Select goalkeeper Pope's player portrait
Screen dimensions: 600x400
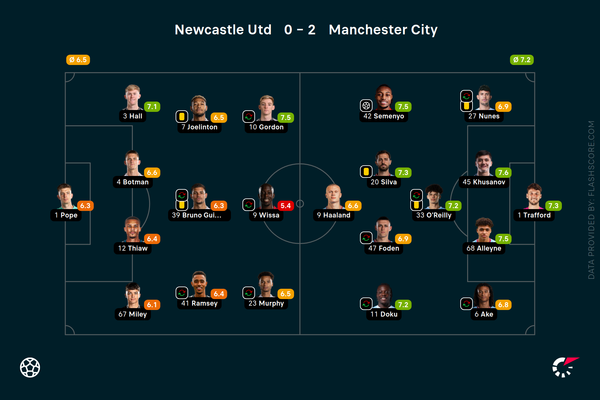(66, 196)
